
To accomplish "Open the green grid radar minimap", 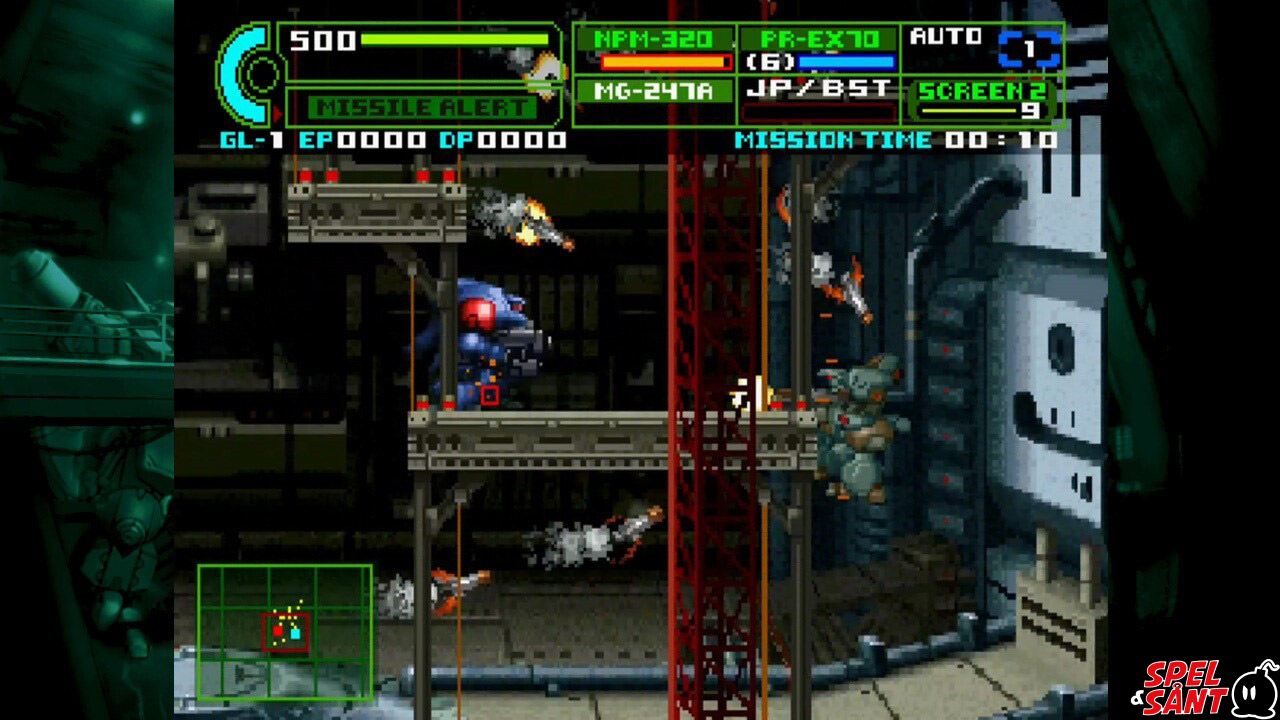I will pyautogui.click(x=285, y=632).
